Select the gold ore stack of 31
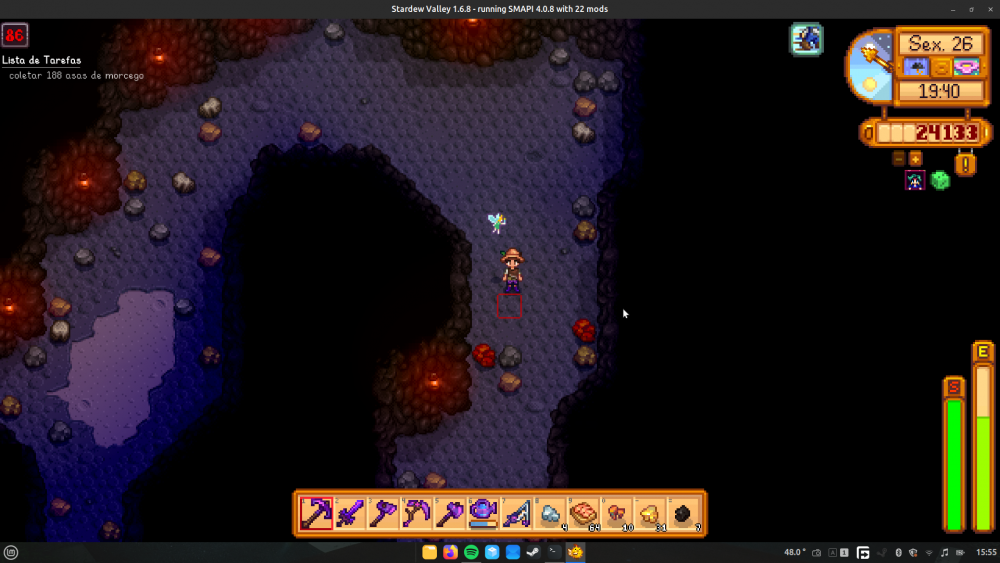1000x563 pixels. pos(650,513)
